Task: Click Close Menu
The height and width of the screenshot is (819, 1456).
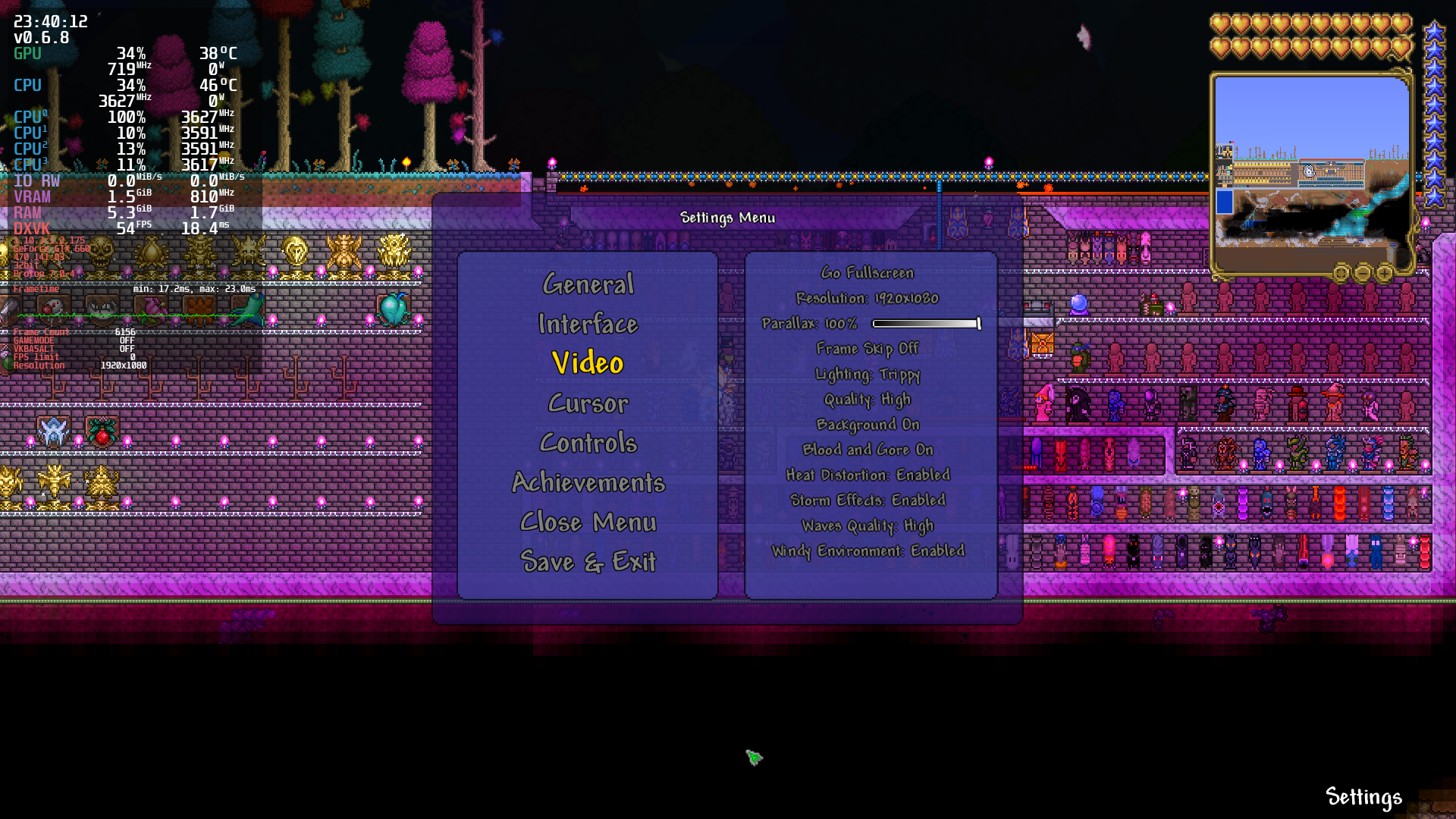Action: (x=588, y=522)
